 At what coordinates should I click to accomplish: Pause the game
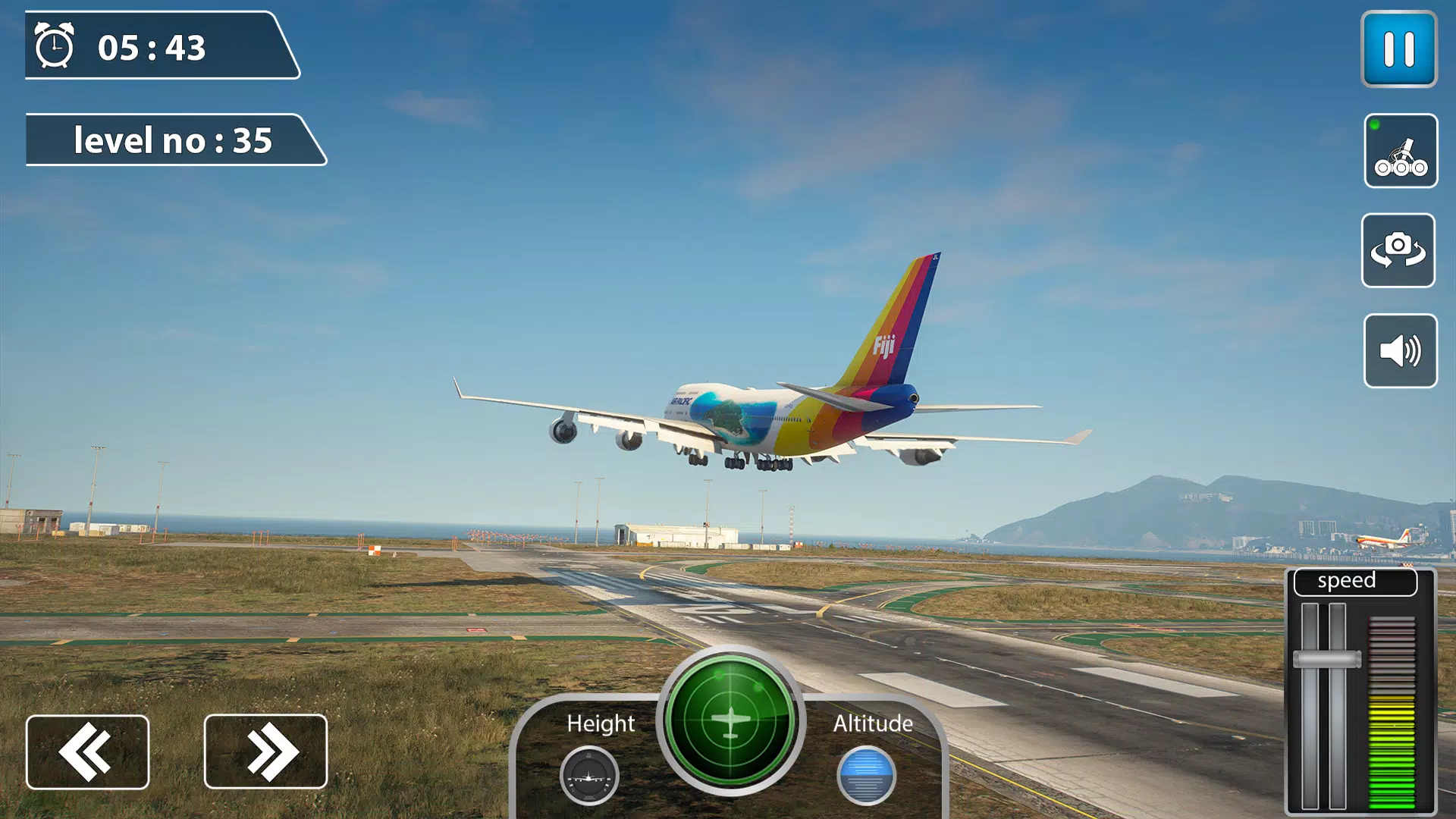point(1400,50)
